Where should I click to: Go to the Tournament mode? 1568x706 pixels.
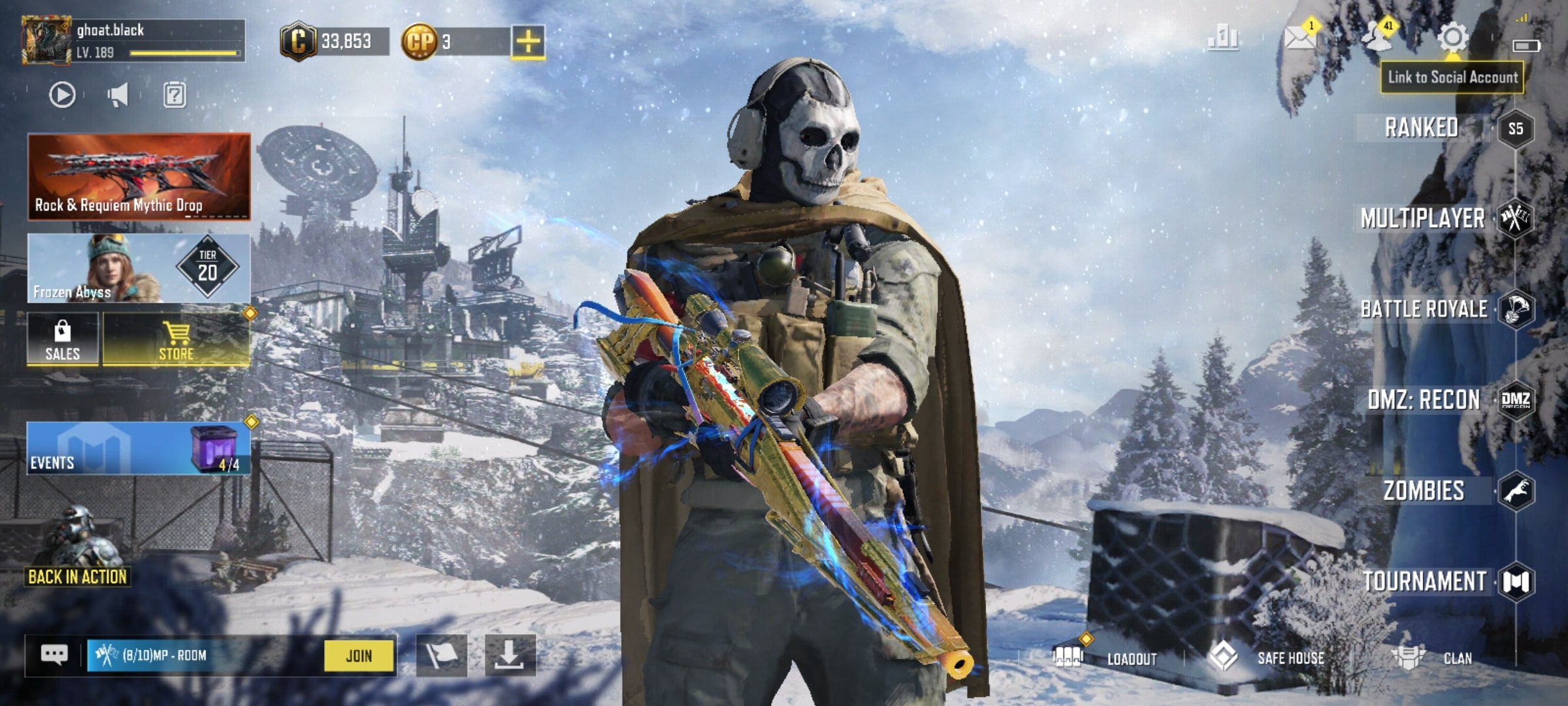[1424, 582]
